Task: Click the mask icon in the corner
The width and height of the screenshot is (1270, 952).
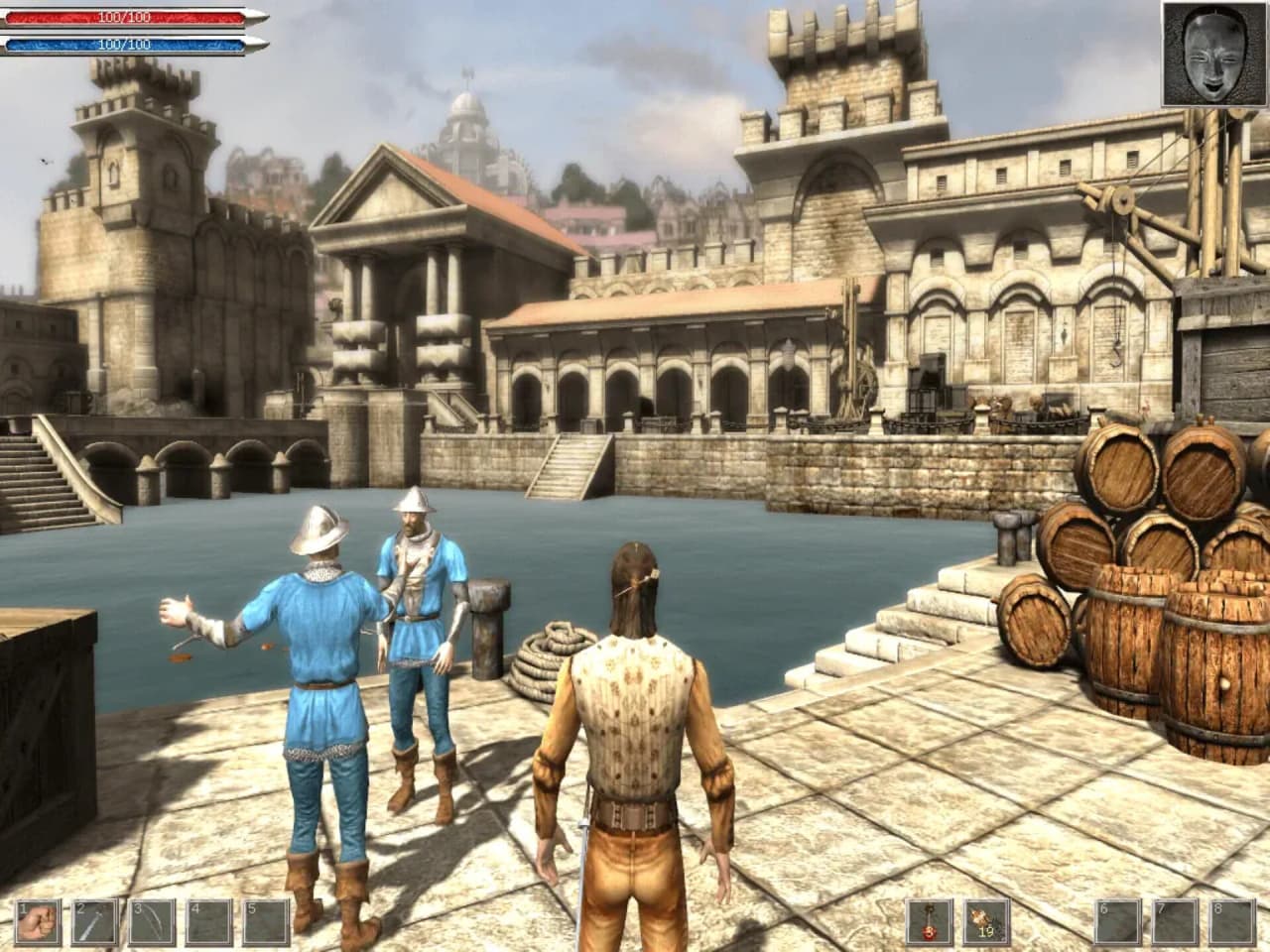Action: [1214, 54]
